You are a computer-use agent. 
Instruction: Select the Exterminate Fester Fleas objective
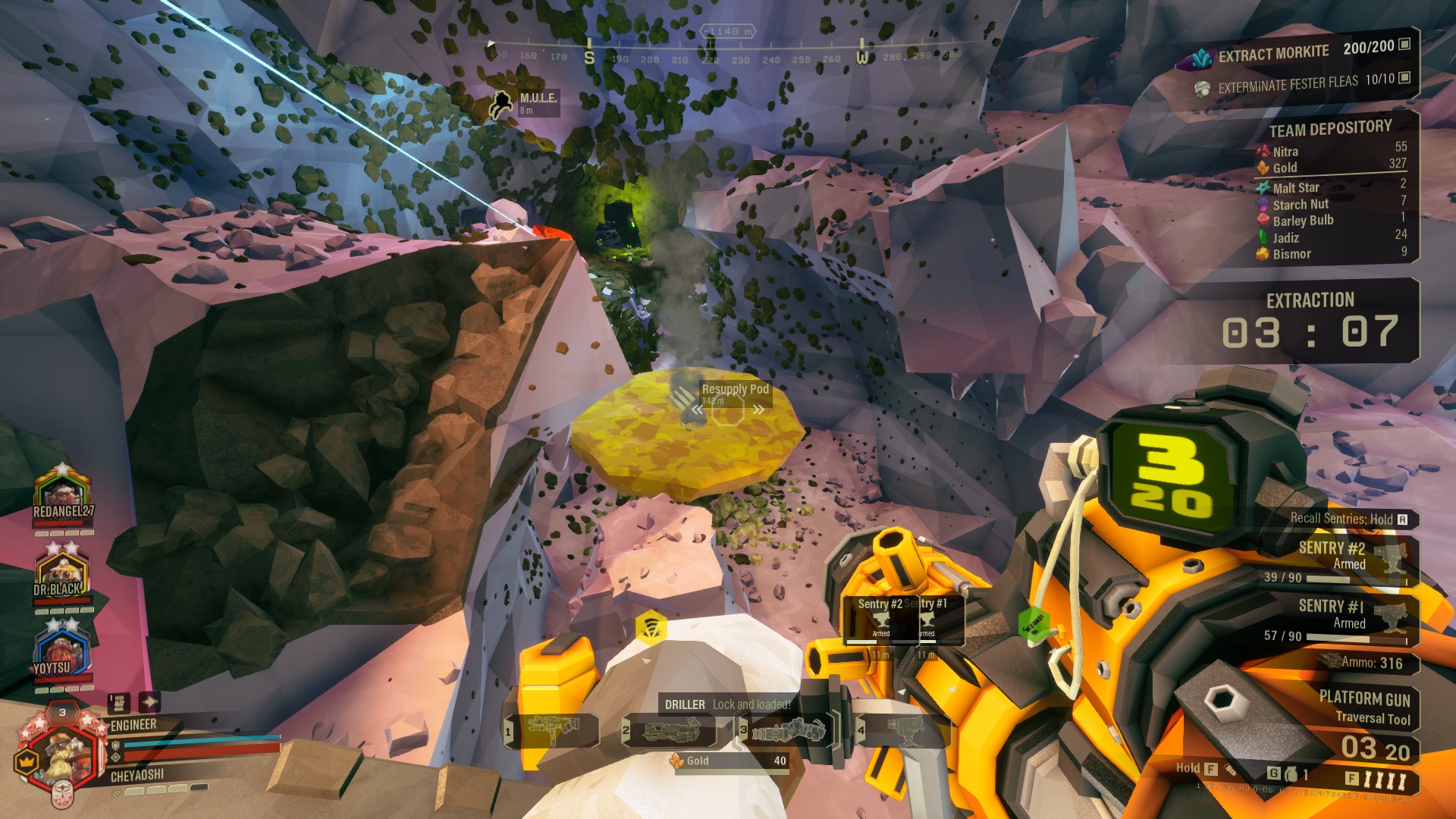[x=1301, y=83]
